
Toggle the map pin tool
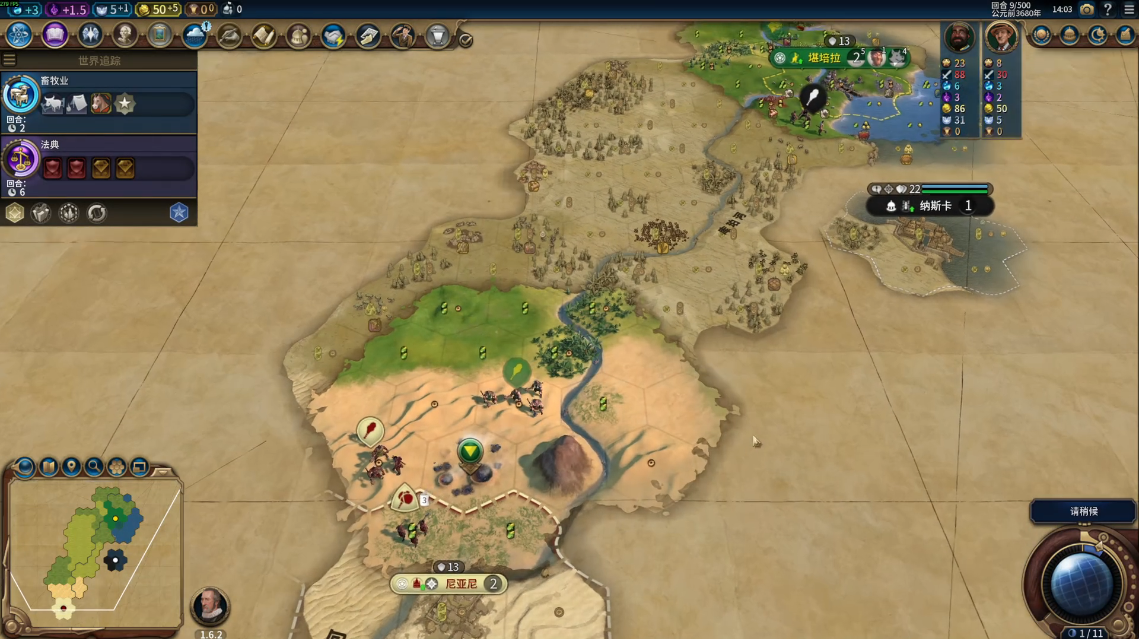[71, 466]
